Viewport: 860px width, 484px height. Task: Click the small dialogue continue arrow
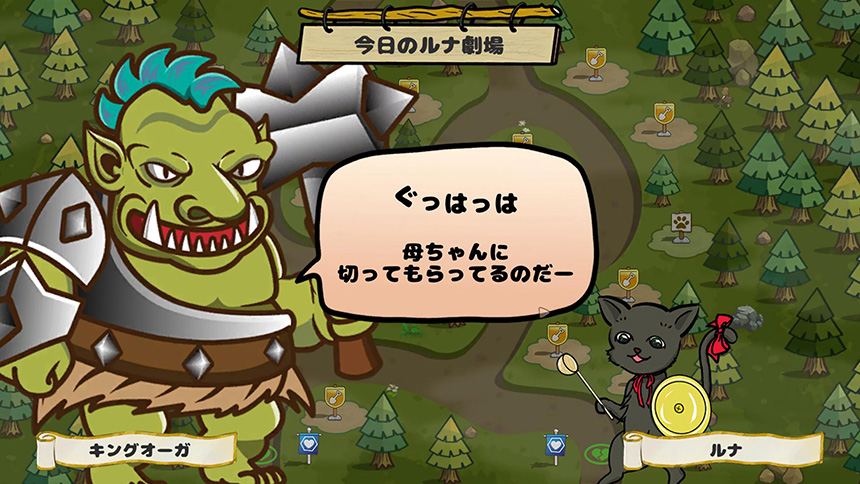point(544,311)
